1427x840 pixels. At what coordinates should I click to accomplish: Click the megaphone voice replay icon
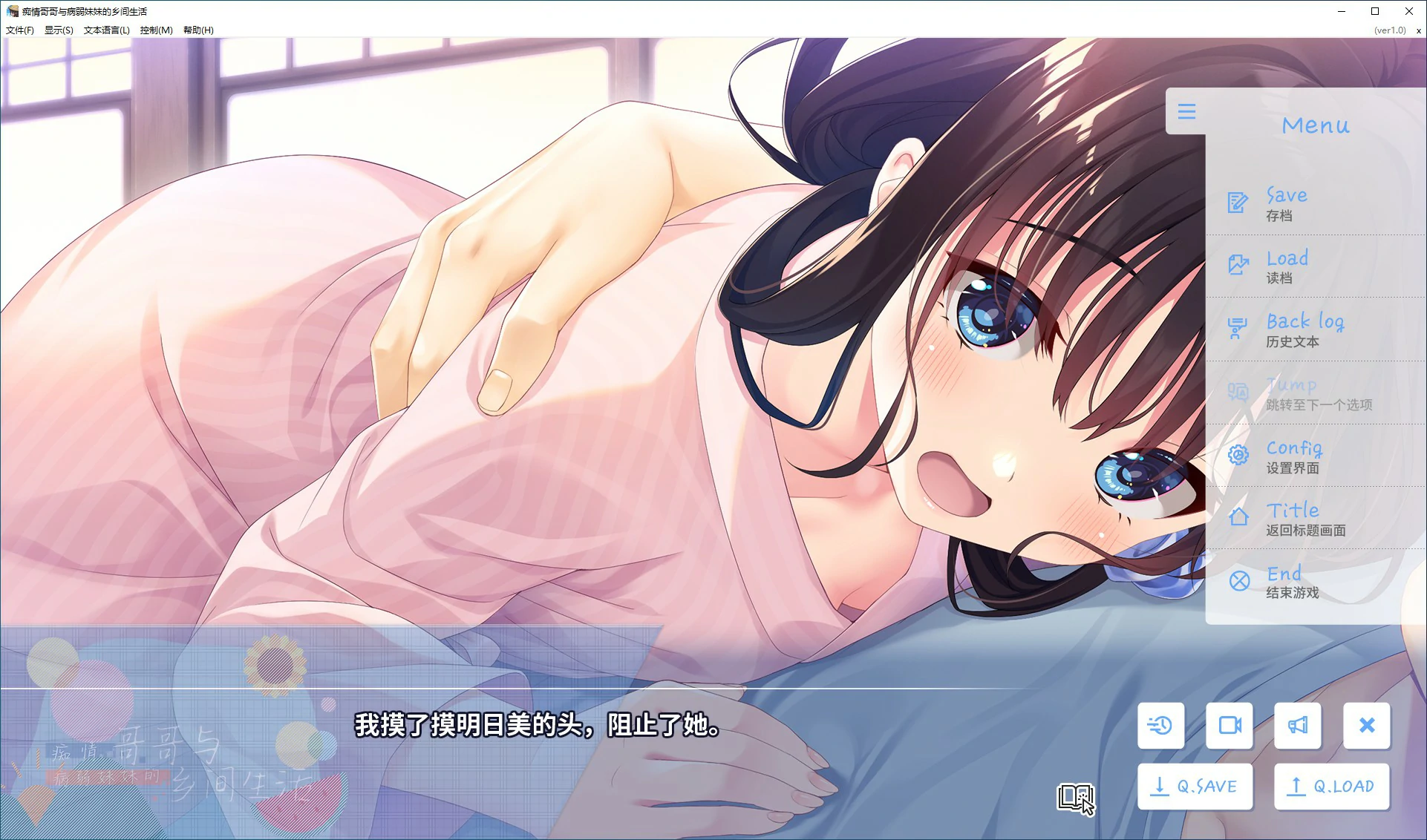pos(1298,726)
